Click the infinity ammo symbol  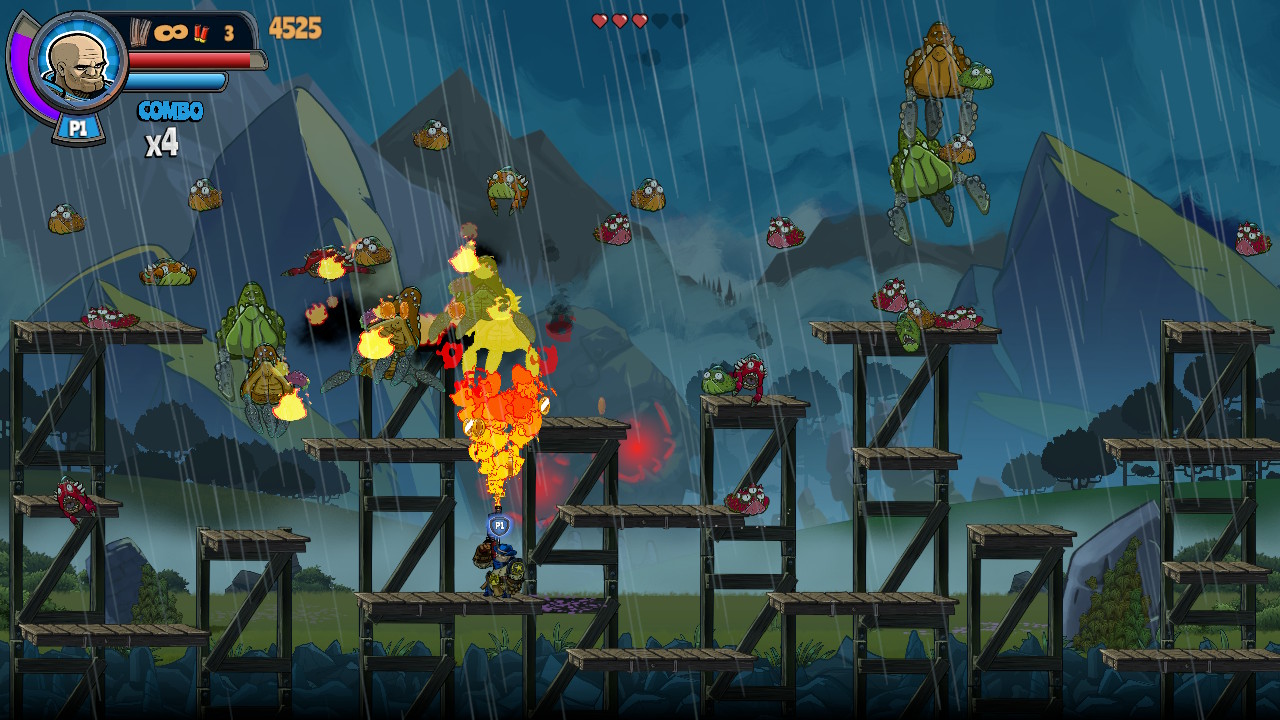(x=169, y=31)
